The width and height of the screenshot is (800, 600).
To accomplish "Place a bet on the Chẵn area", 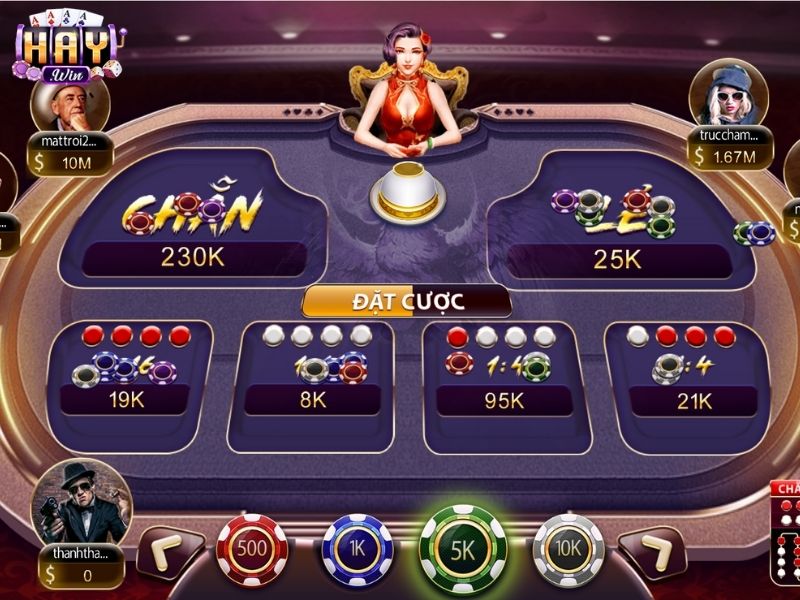I will 193,220.
